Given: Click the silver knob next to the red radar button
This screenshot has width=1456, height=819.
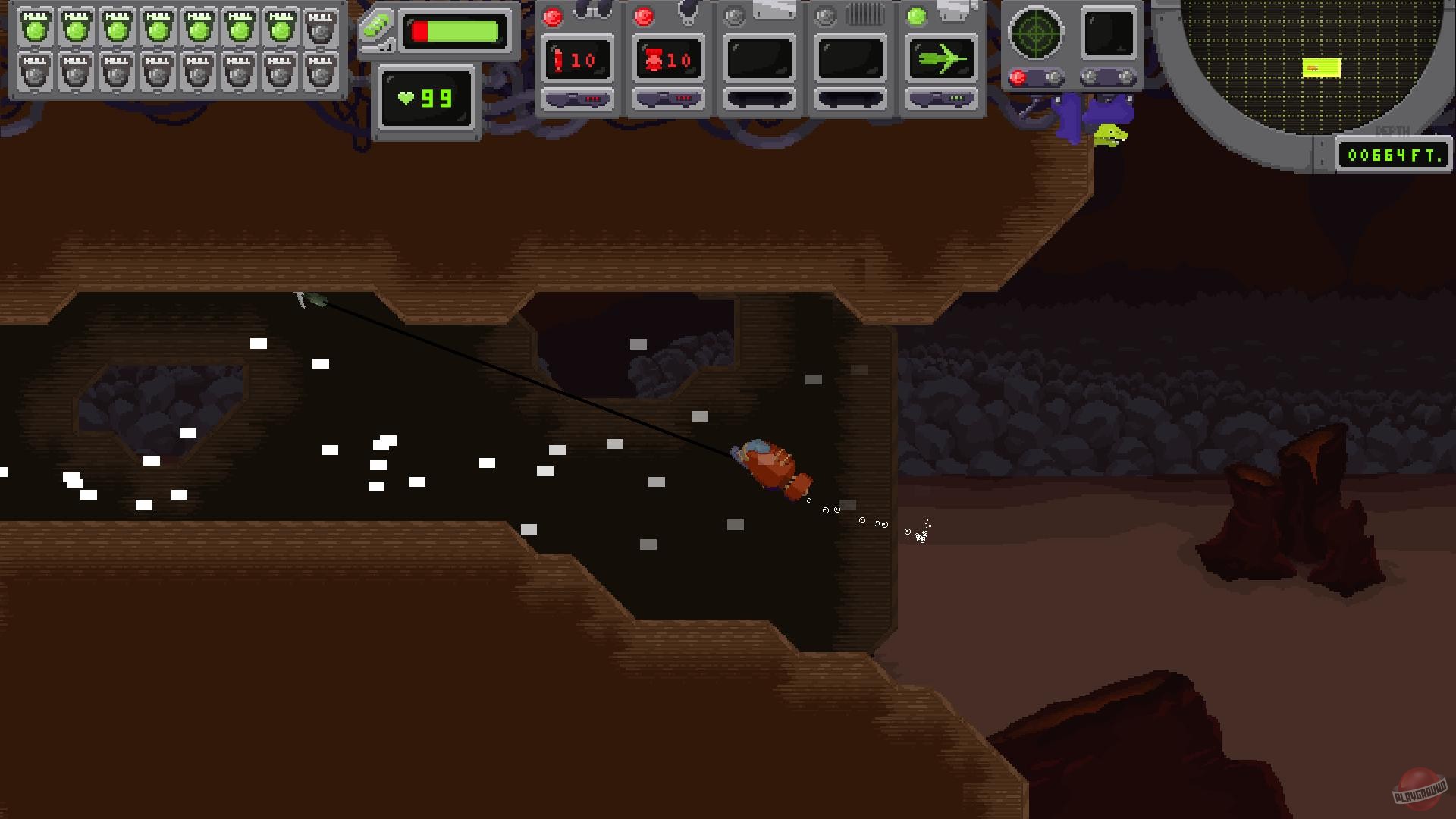Looking at the screenshot, I should click(1052, 76).
